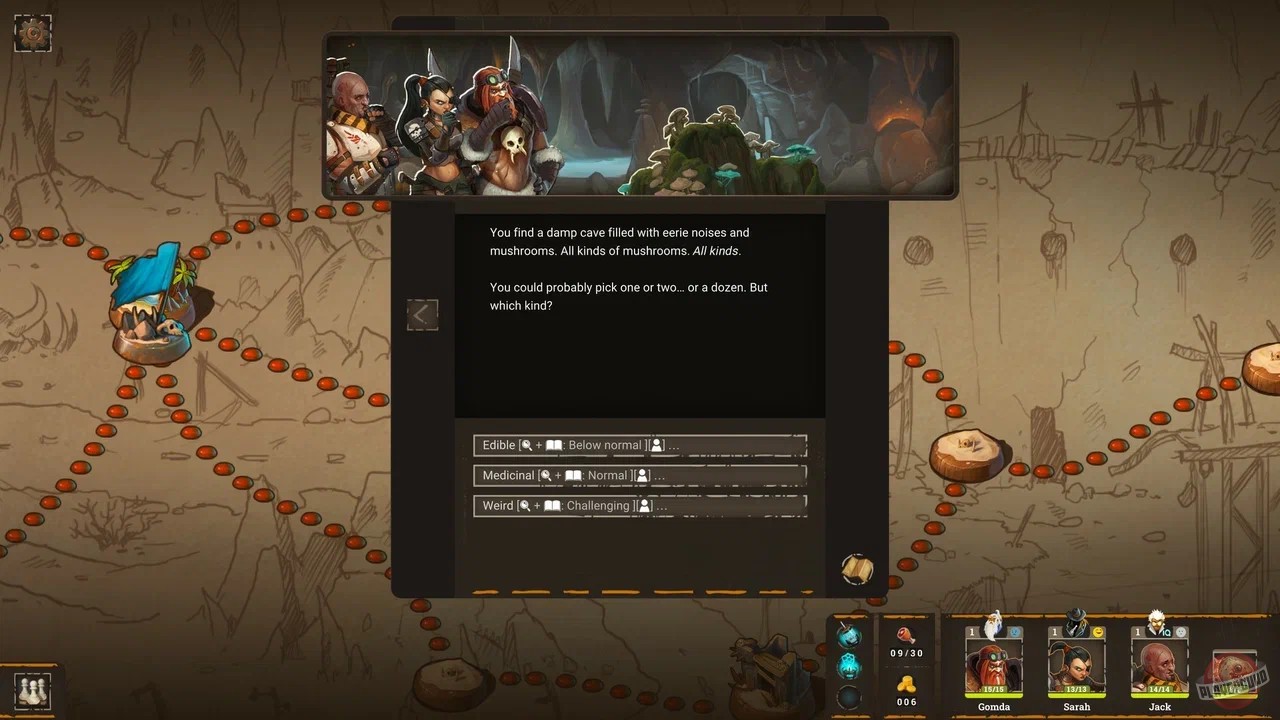Viewport: 1280px width, 720px height.
Task: Expand the Edible mushroom dialogue option
Action: (x=640, y=445)
